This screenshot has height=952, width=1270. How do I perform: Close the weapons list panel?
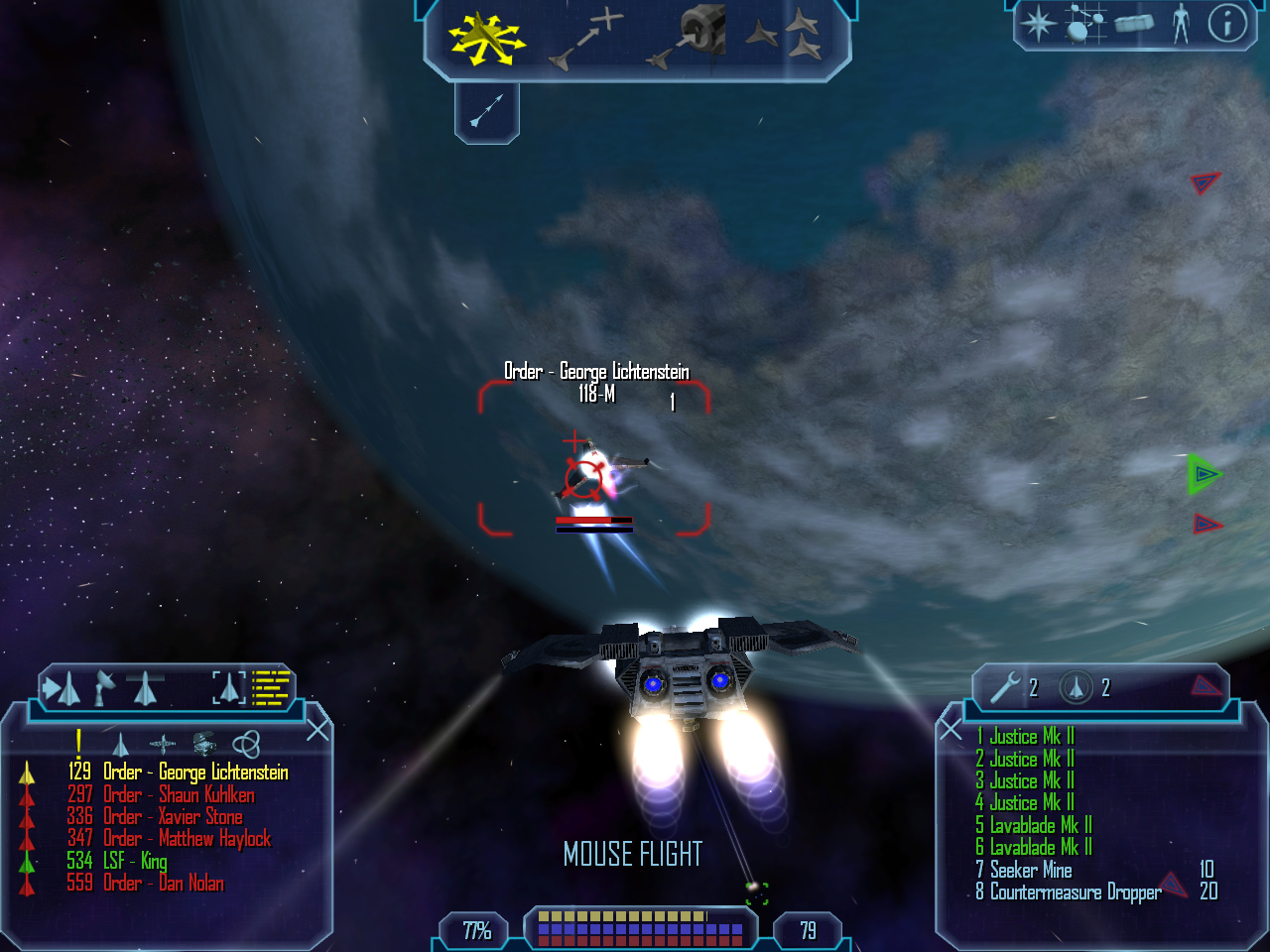951,730
